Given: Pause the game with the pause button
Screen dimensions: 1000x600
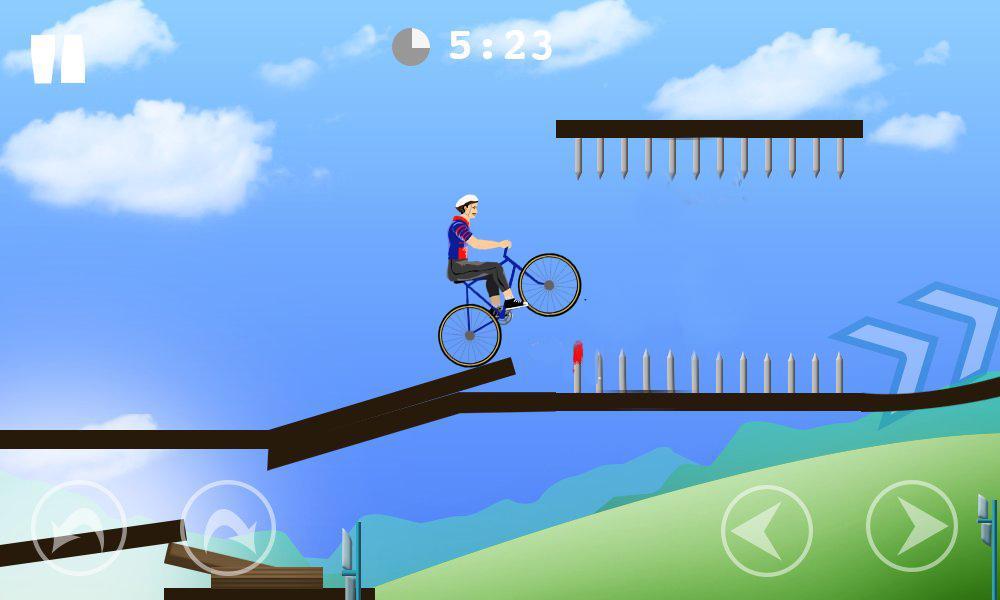Looking at the screenshot, I should click(x=58, y=59).
